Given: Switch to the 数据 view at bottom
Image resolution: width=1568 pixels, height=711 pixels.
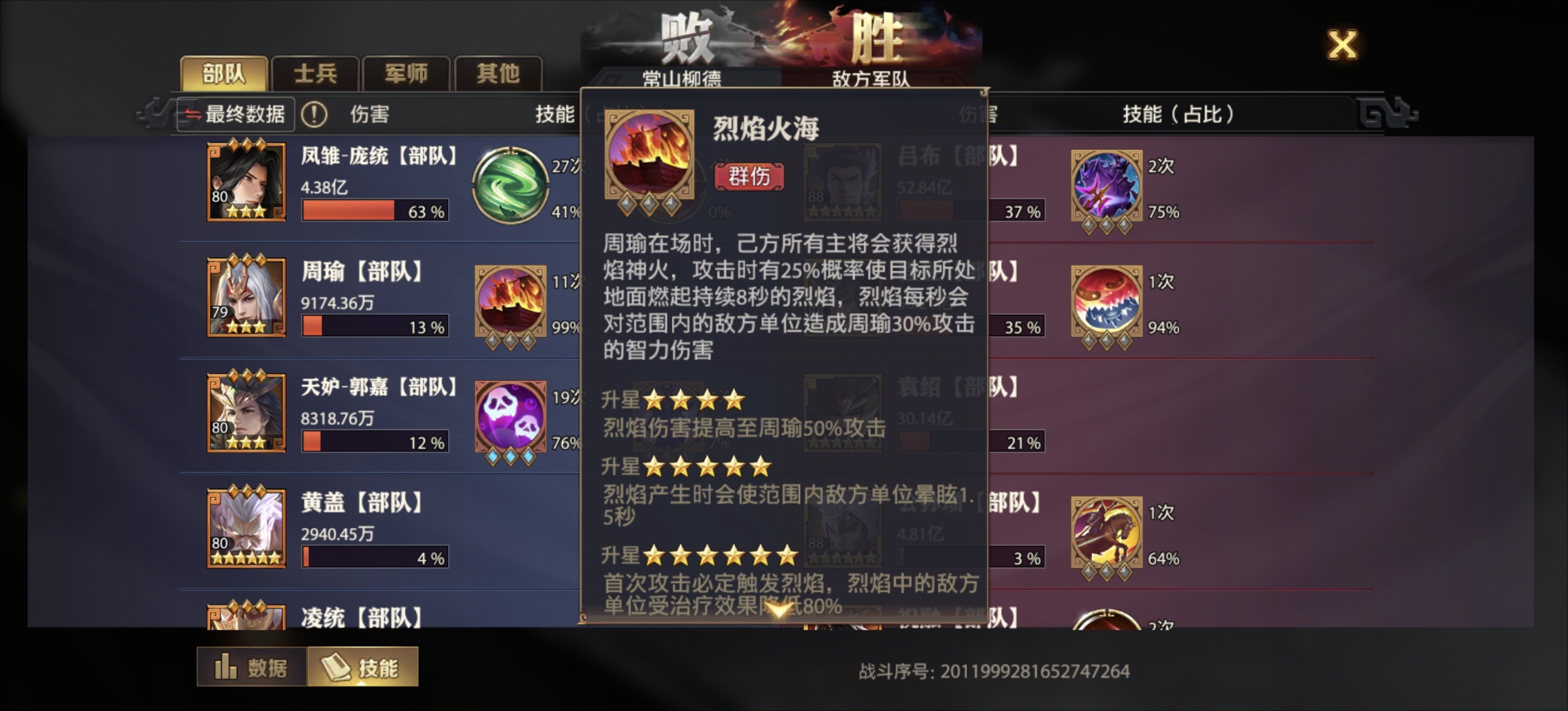Looking at the screenshot, I should 251,667.
